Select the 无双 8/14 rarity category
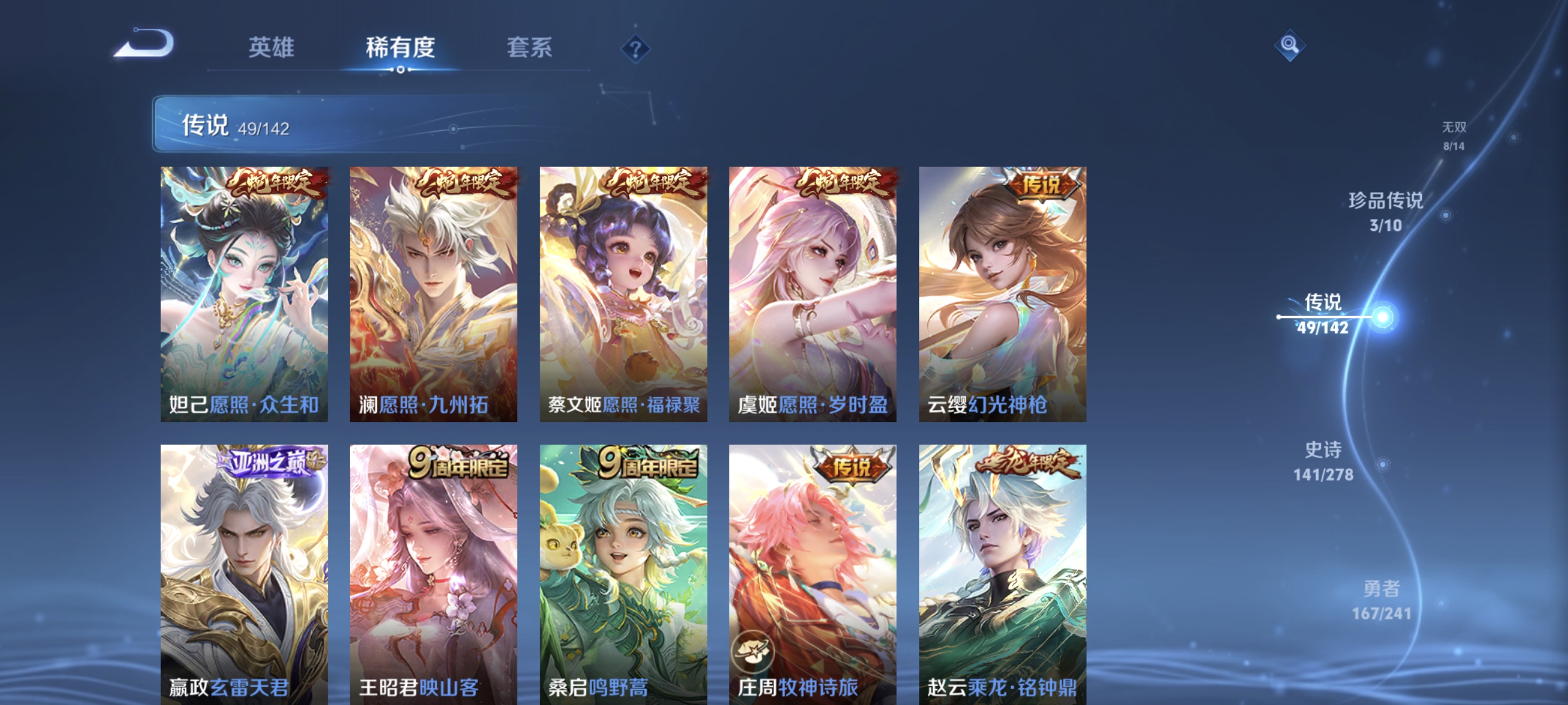The height and width of the screenshot is (705, 1568). click(x=1453, y=136)
